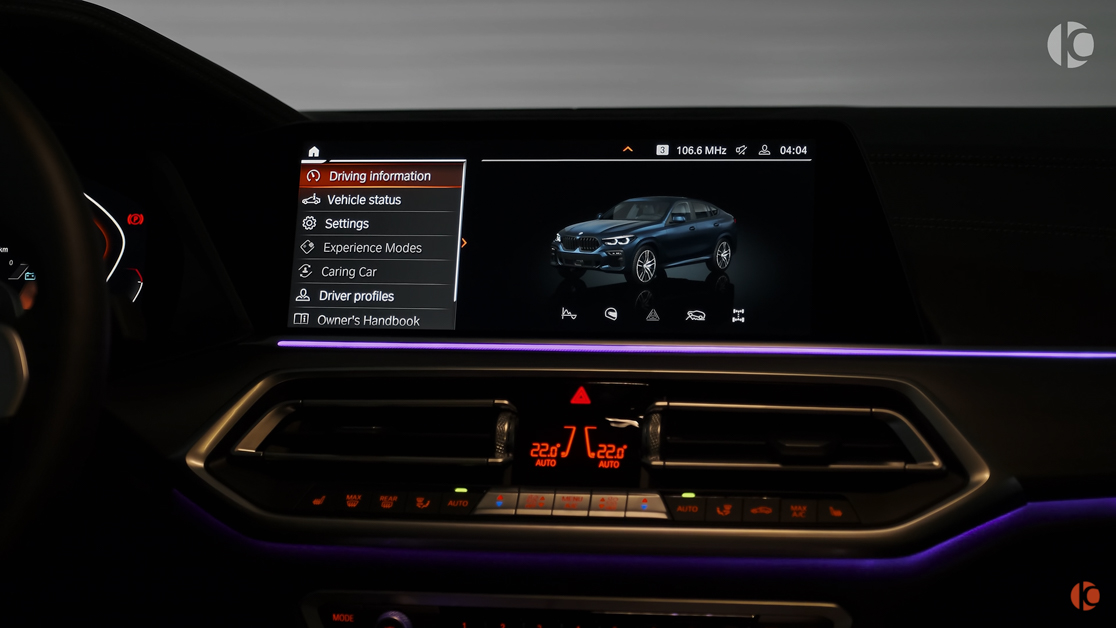This screenshot has width=1116, height=628.
Task: Open the driver profile icon in status bar
Action: coord(765,150)
